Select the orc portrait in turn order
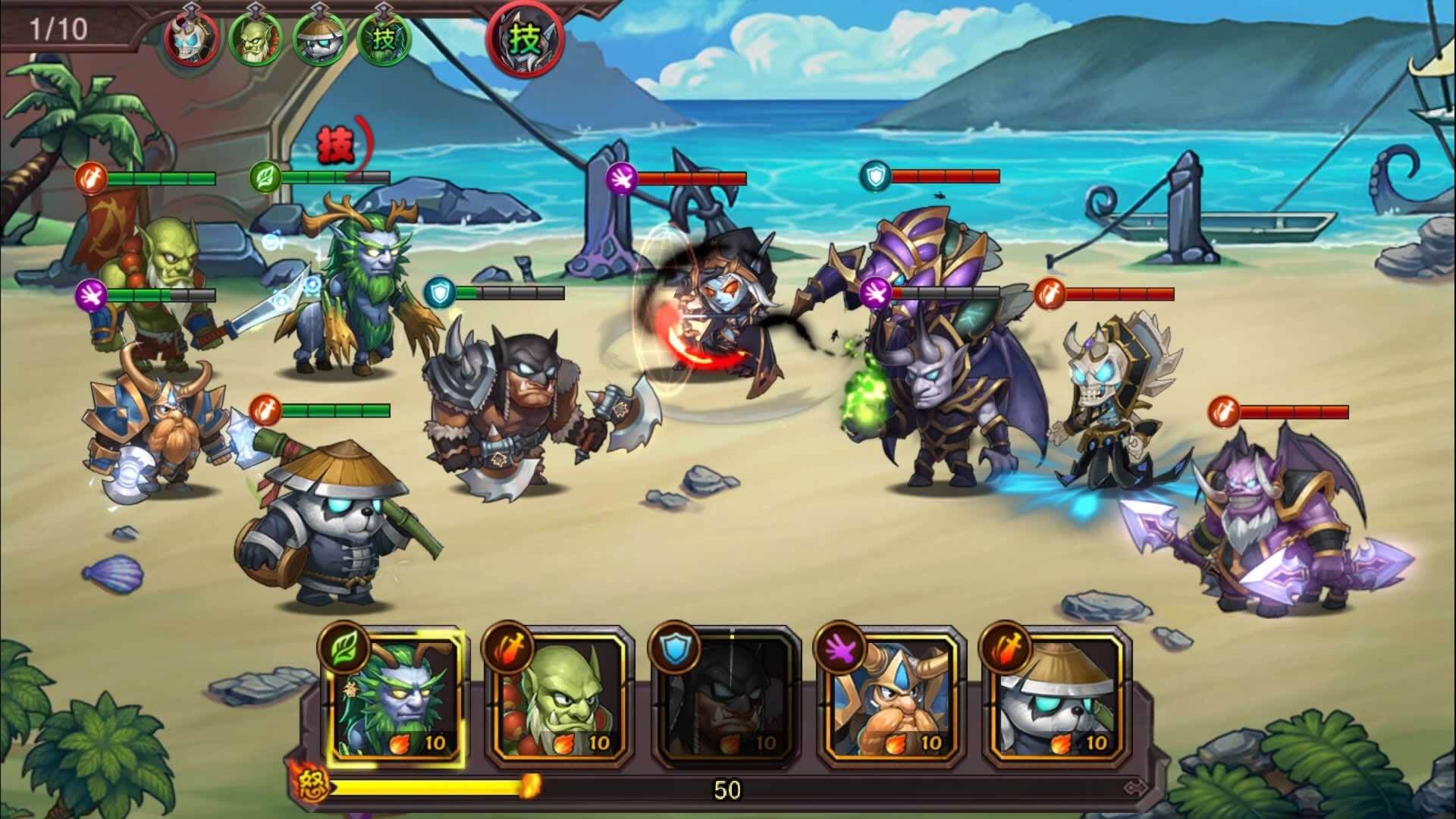The height and width of the screenshot is (819, 1456). 256,38
